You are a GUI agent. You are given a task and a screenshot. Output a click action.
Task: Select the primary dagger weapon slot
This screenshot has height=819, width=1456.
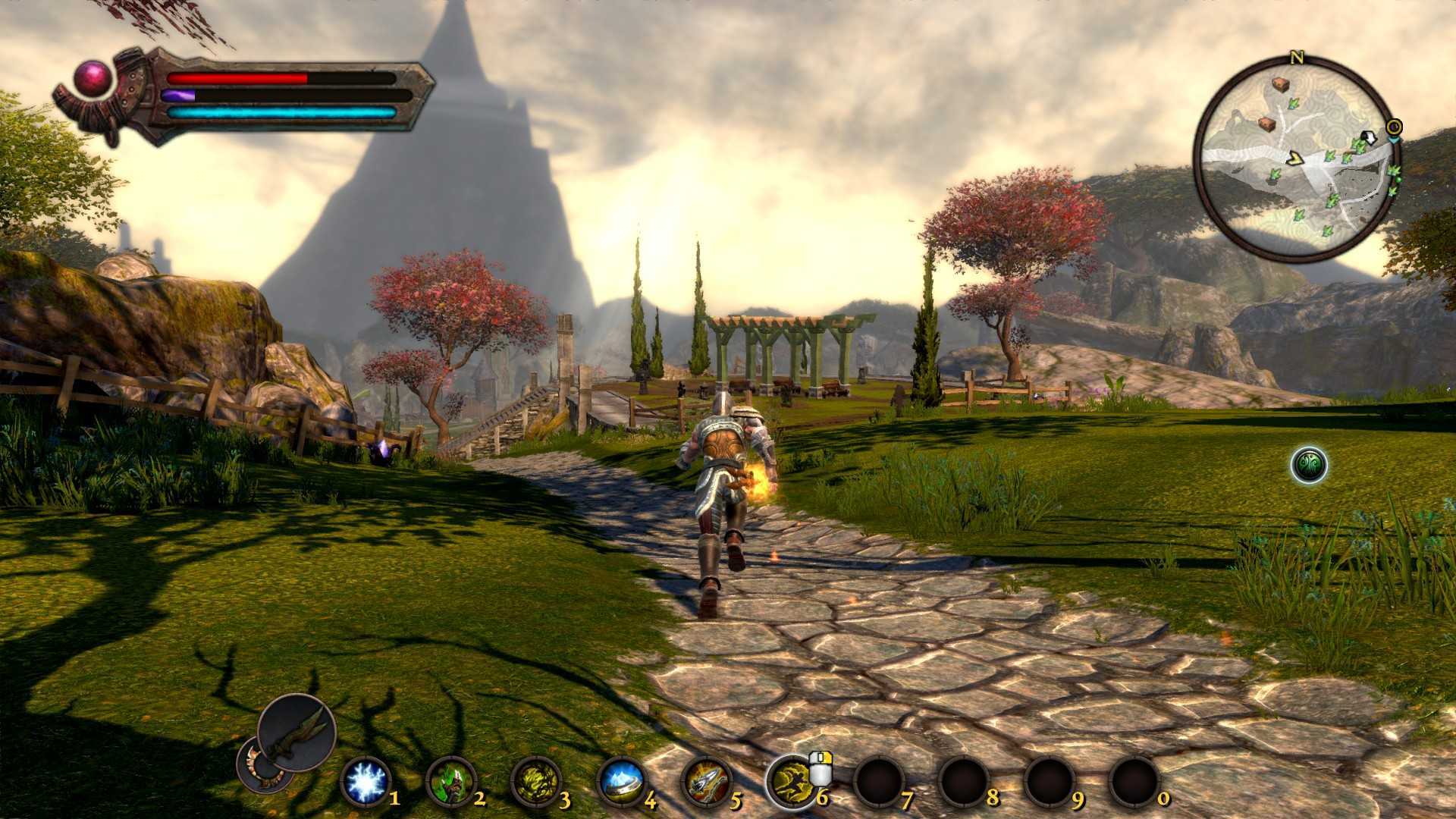297,732
